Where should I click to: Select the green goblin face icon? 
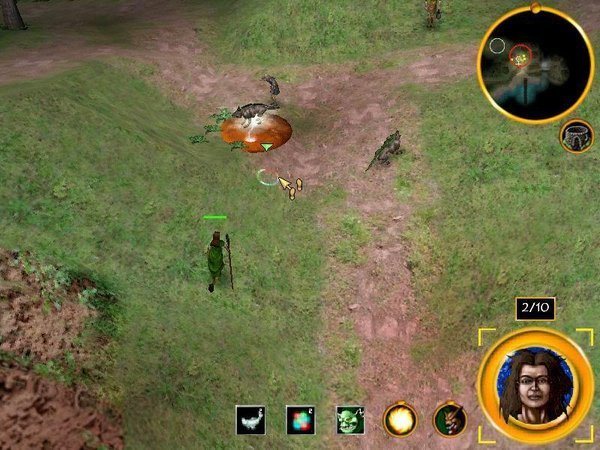pos(350,420)
